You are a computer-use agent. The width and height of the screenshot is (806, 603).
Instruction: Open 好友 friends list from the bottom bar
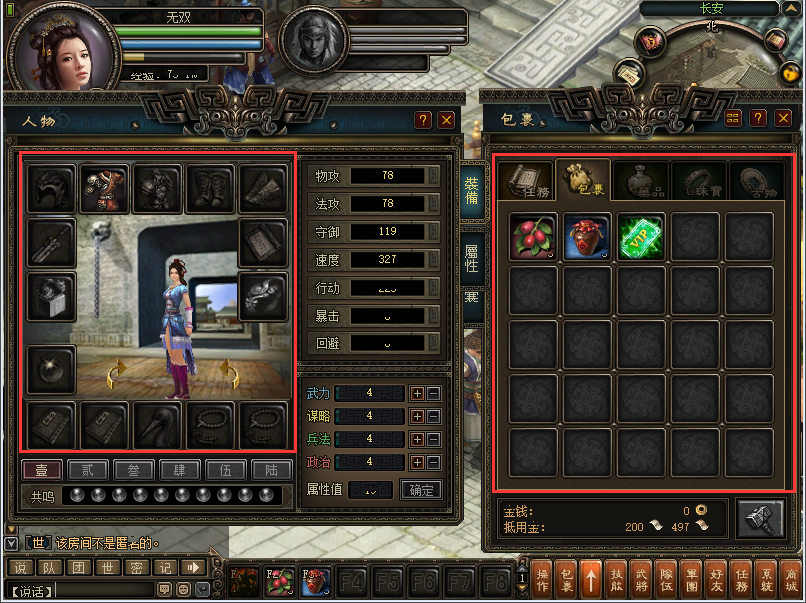click(x=716, y=579)
